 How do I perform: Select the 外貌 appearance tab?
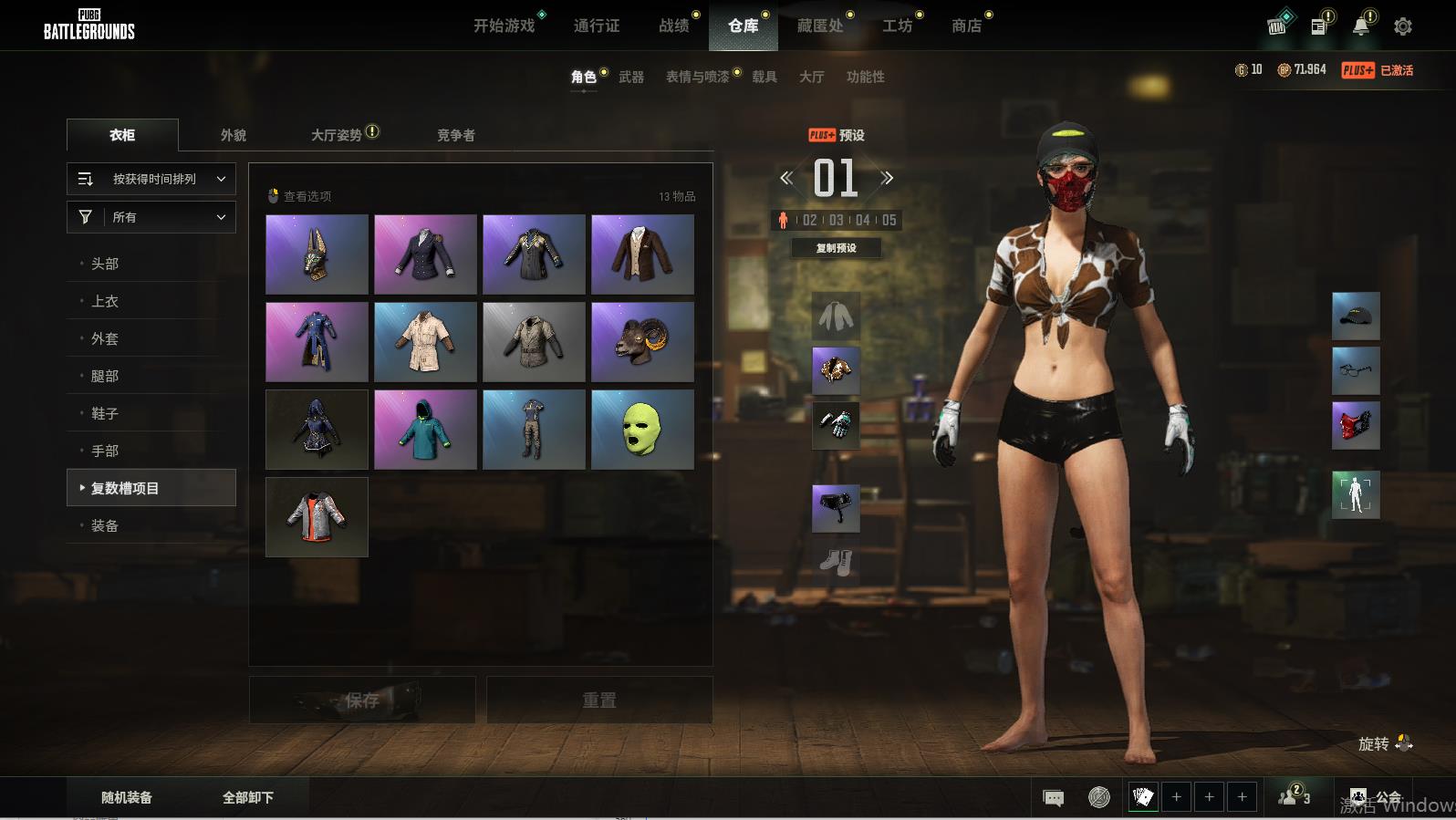[x=234, y=135]
